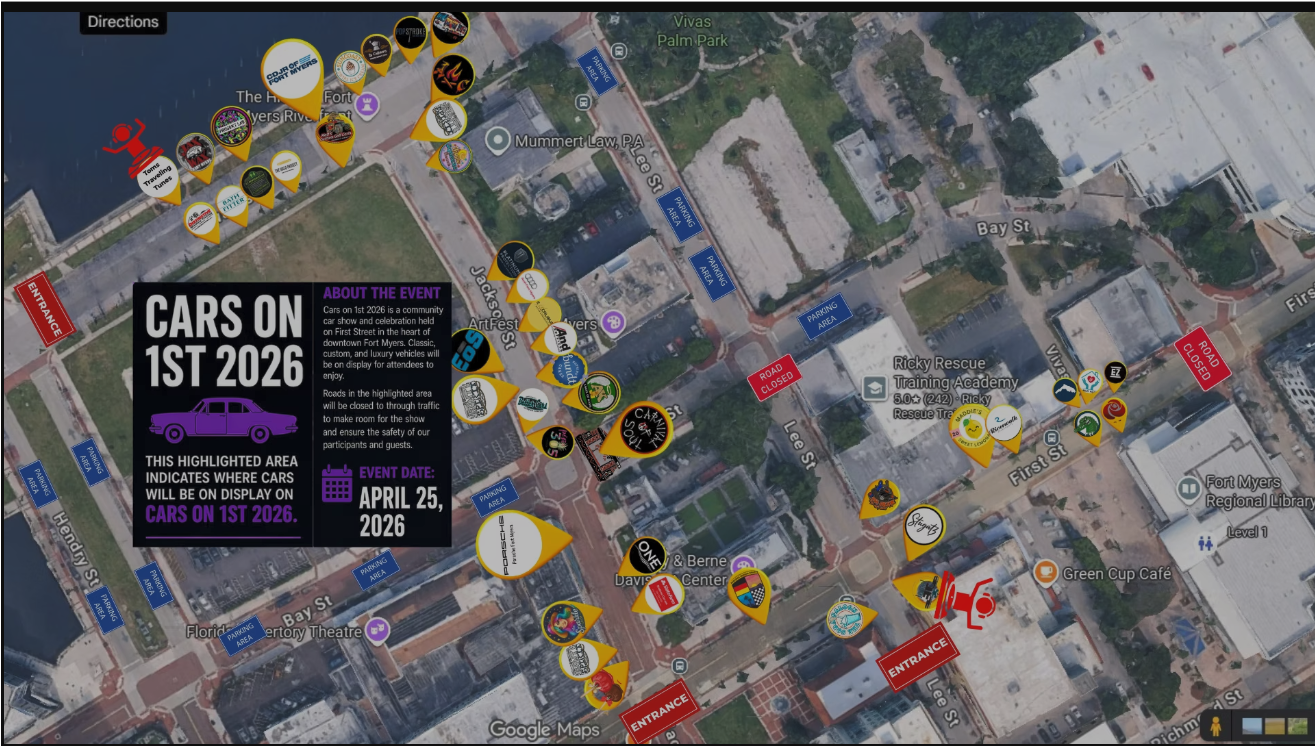Select the yellow Street View pegman

[1215, 726]
